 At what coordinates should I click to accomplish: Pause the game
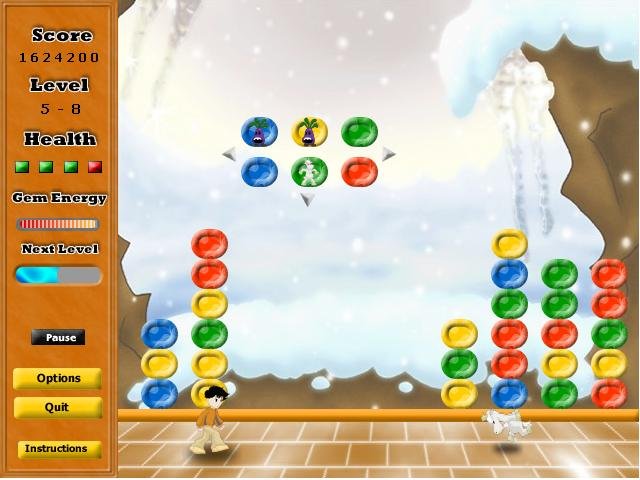click(58, 338)
